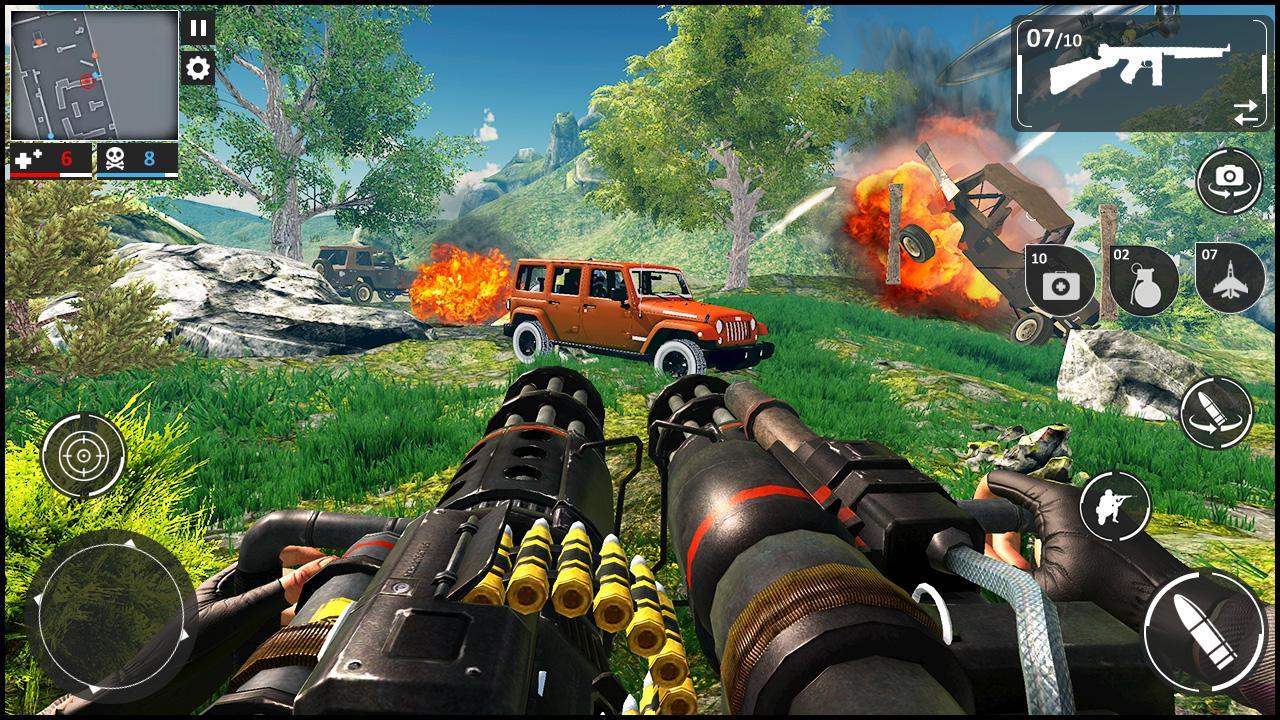Toggle the camera view button
Viewport: 1280px width, 720px height.
point(1229,180)
